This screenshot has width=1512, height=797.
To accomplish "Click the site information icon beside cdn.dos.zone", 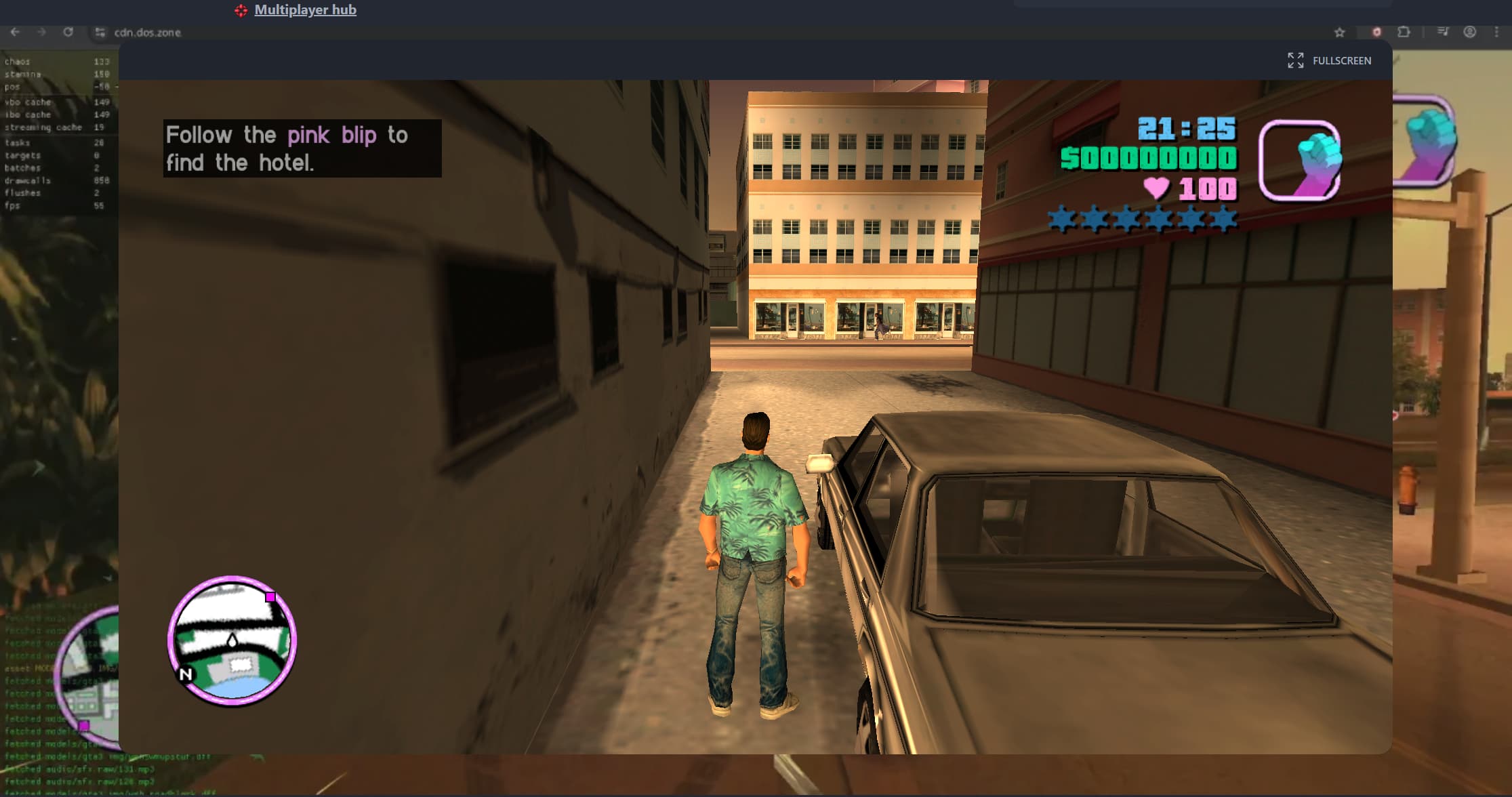I will click(100, 32).
